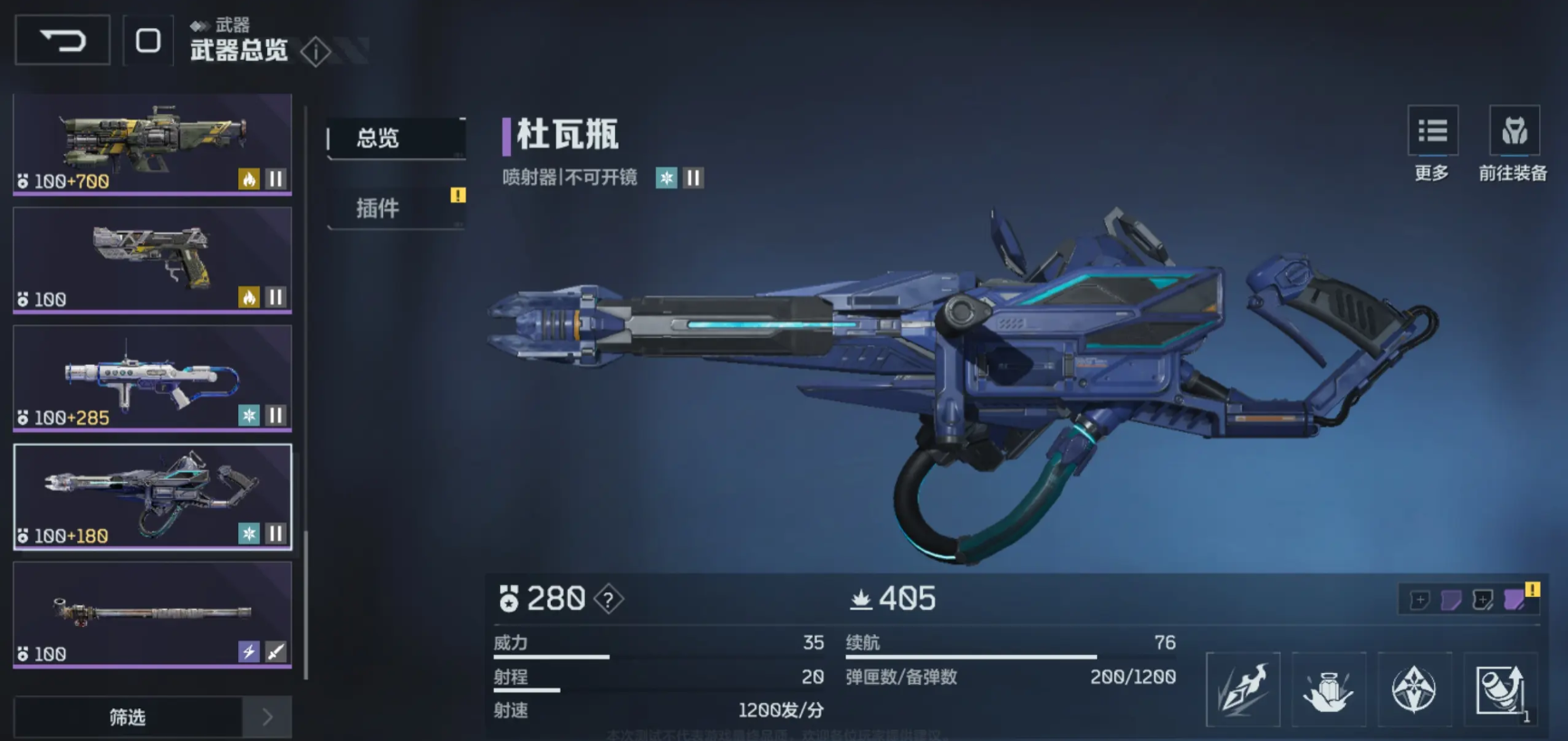Inspect the arrow-shard weapon trait icon
1568x741 pixels.
[1243, 689]
